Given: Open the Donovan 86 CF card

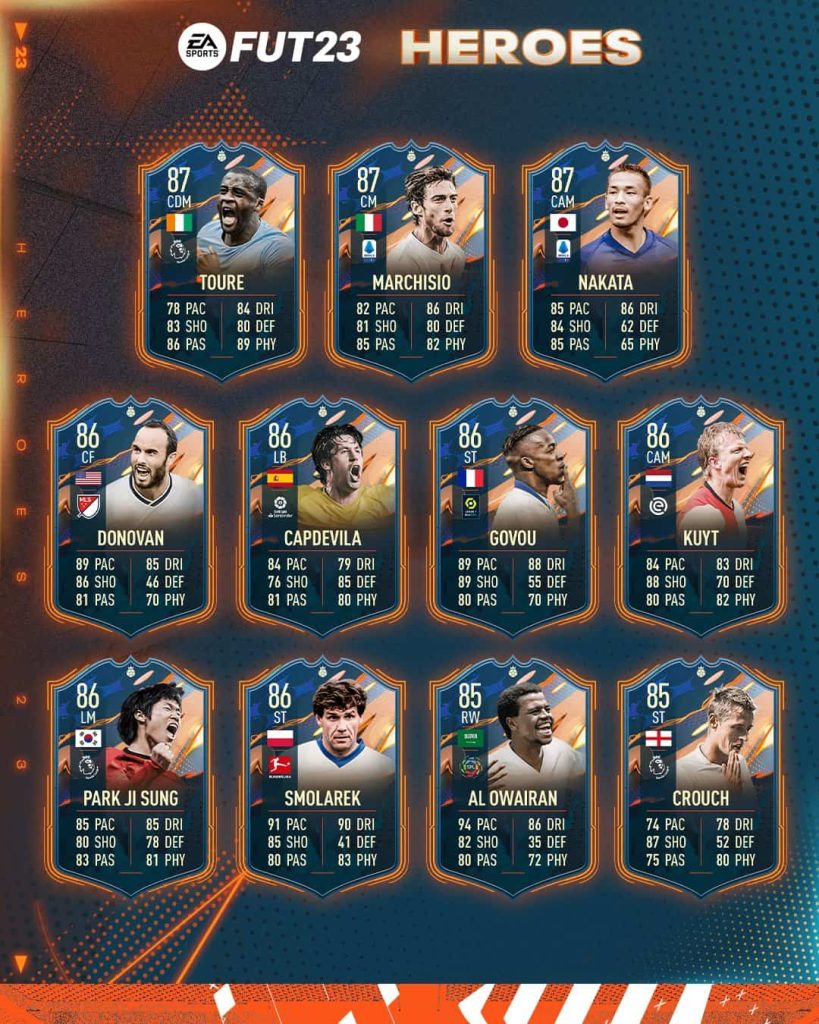Looking at the screenshot, I should 129,518.
